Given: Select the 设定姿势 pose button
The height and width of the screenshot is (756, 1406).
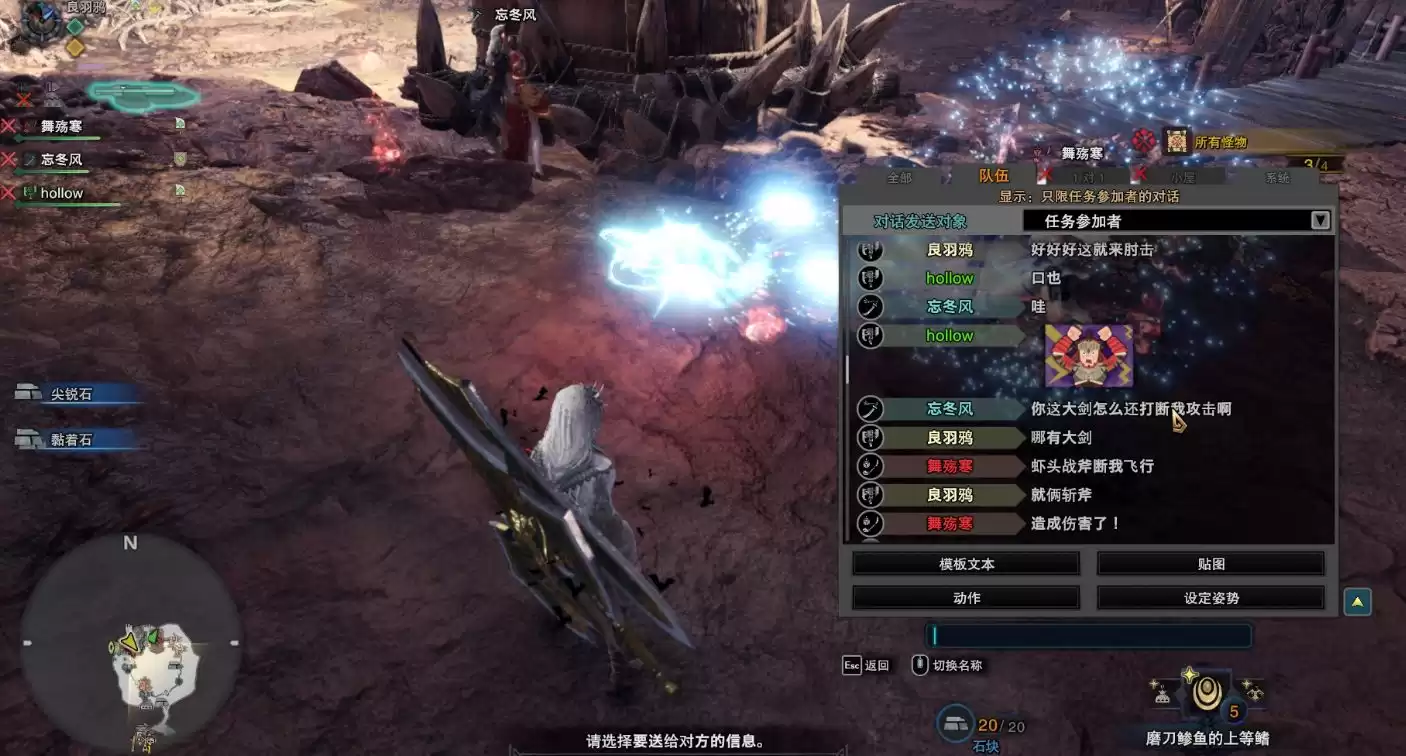Looking at the screenshot, I should tap(1210, 598).
